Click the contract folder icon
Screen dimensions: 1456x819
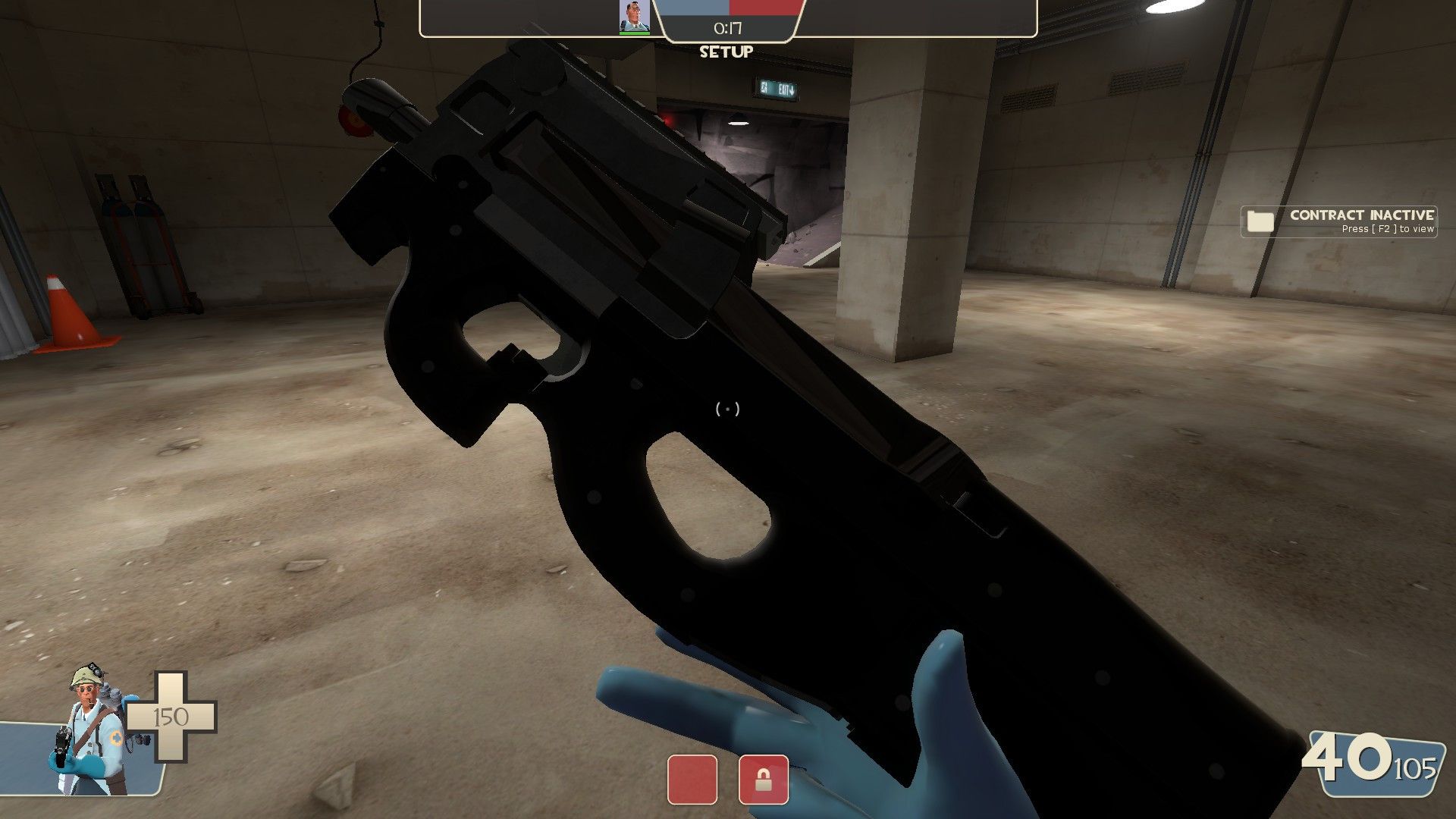[x=1261, y=220]
